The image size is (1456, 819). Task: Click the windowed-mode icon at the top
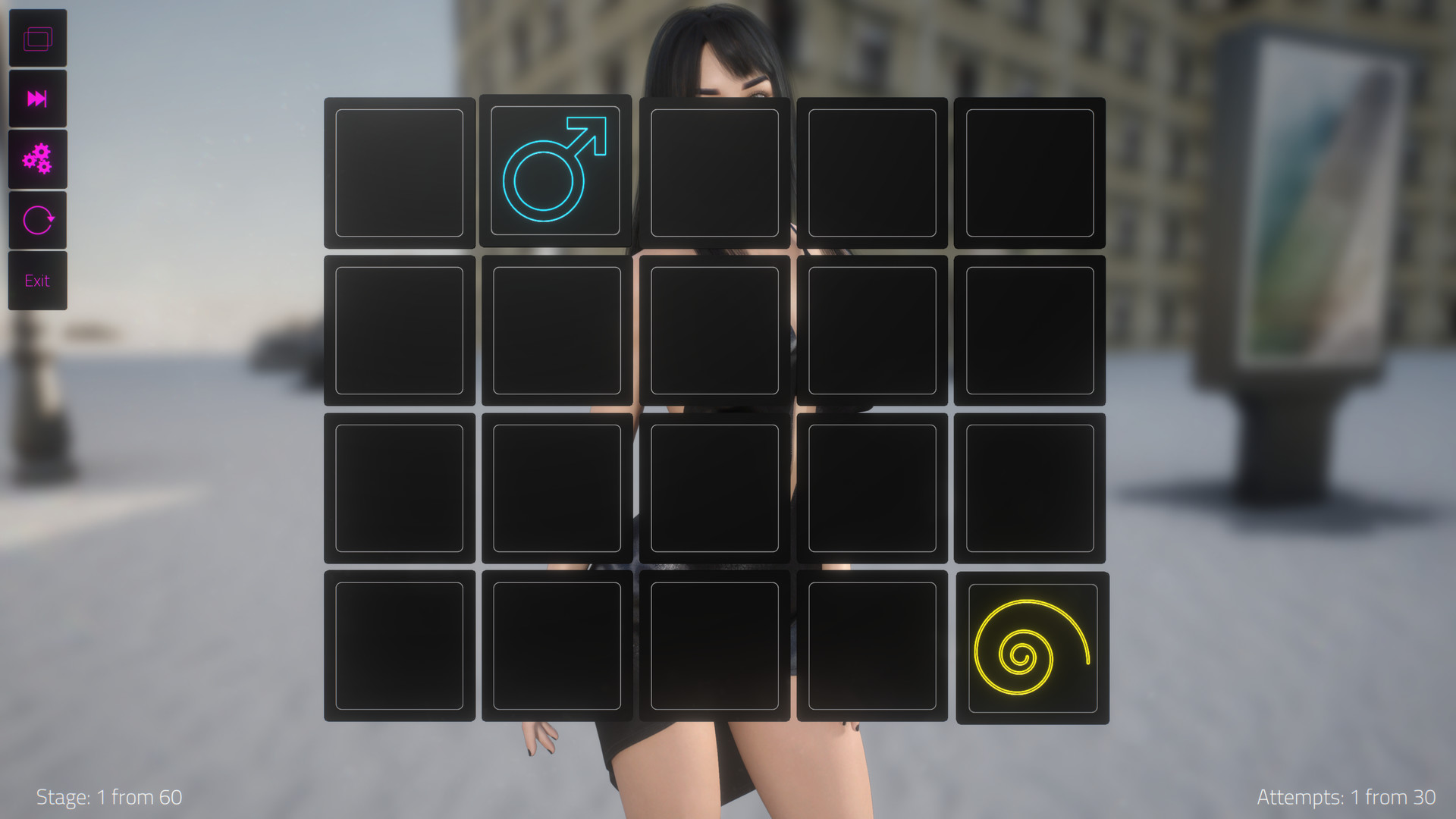[x=38, y=36]
